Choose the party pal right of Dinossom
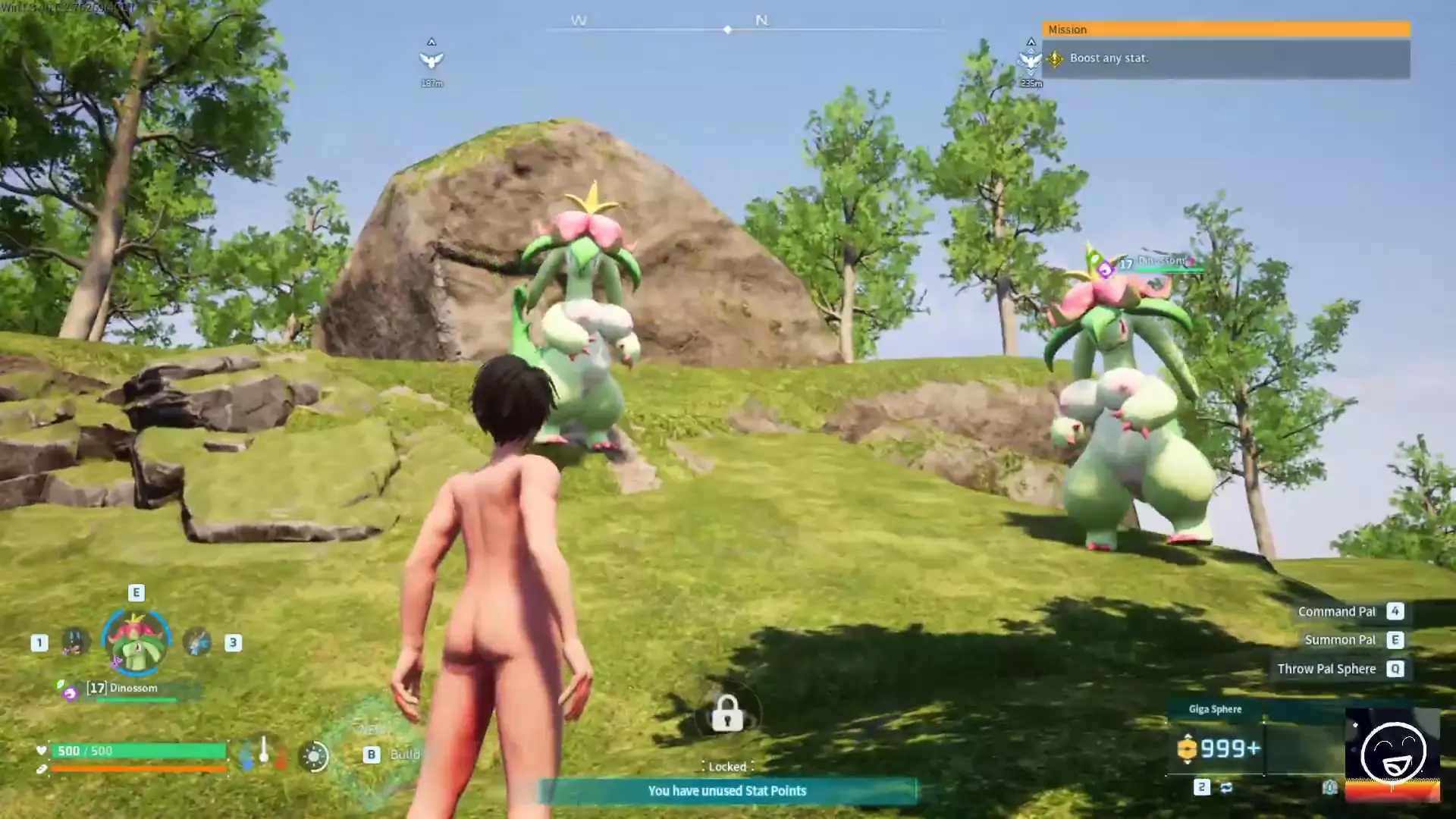The width and height of the screenshot is (1456, 819). [197, 642]
